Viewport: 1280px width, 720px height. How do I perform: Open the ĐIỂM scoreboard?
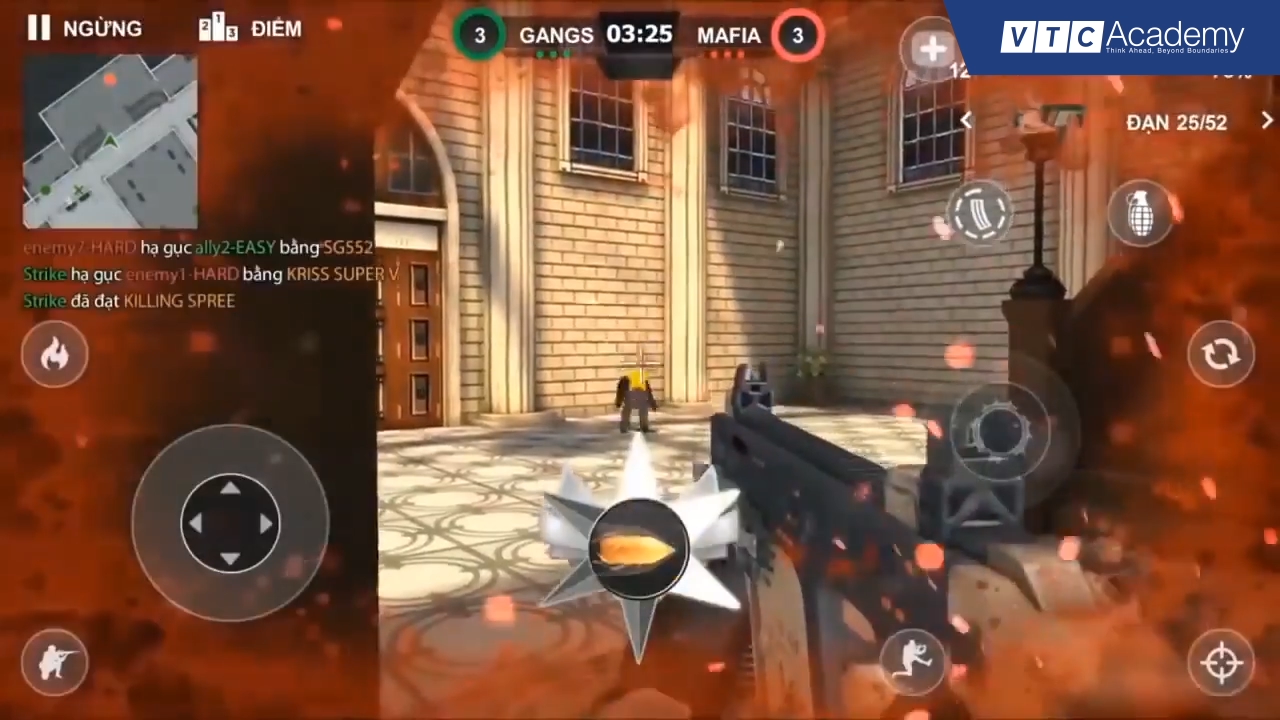(250, 28)
